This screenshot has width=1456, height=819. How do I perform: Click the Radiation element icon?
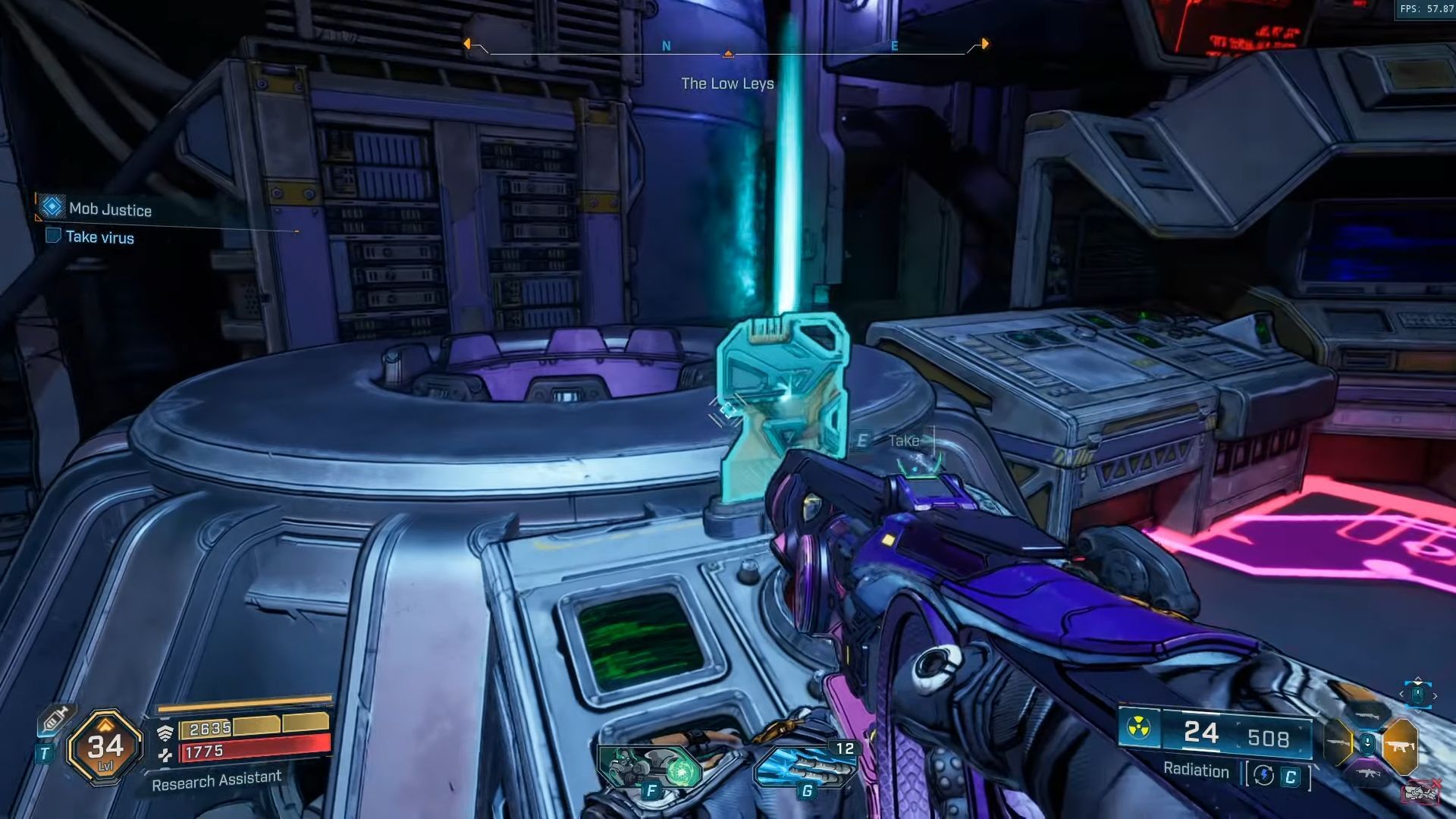1137,729
